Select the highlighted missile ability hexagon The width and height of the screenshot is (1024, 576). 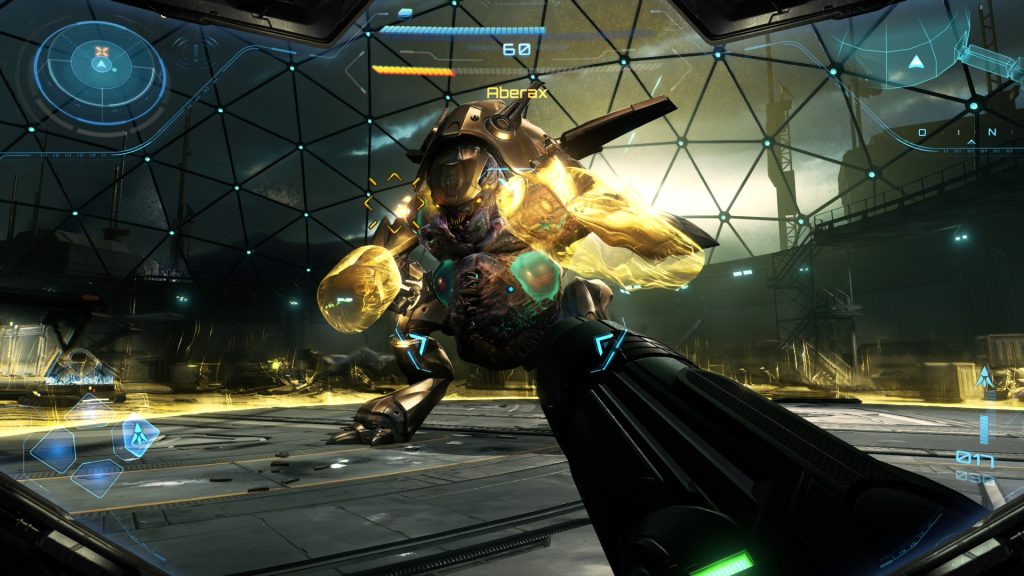coord(135,436)
